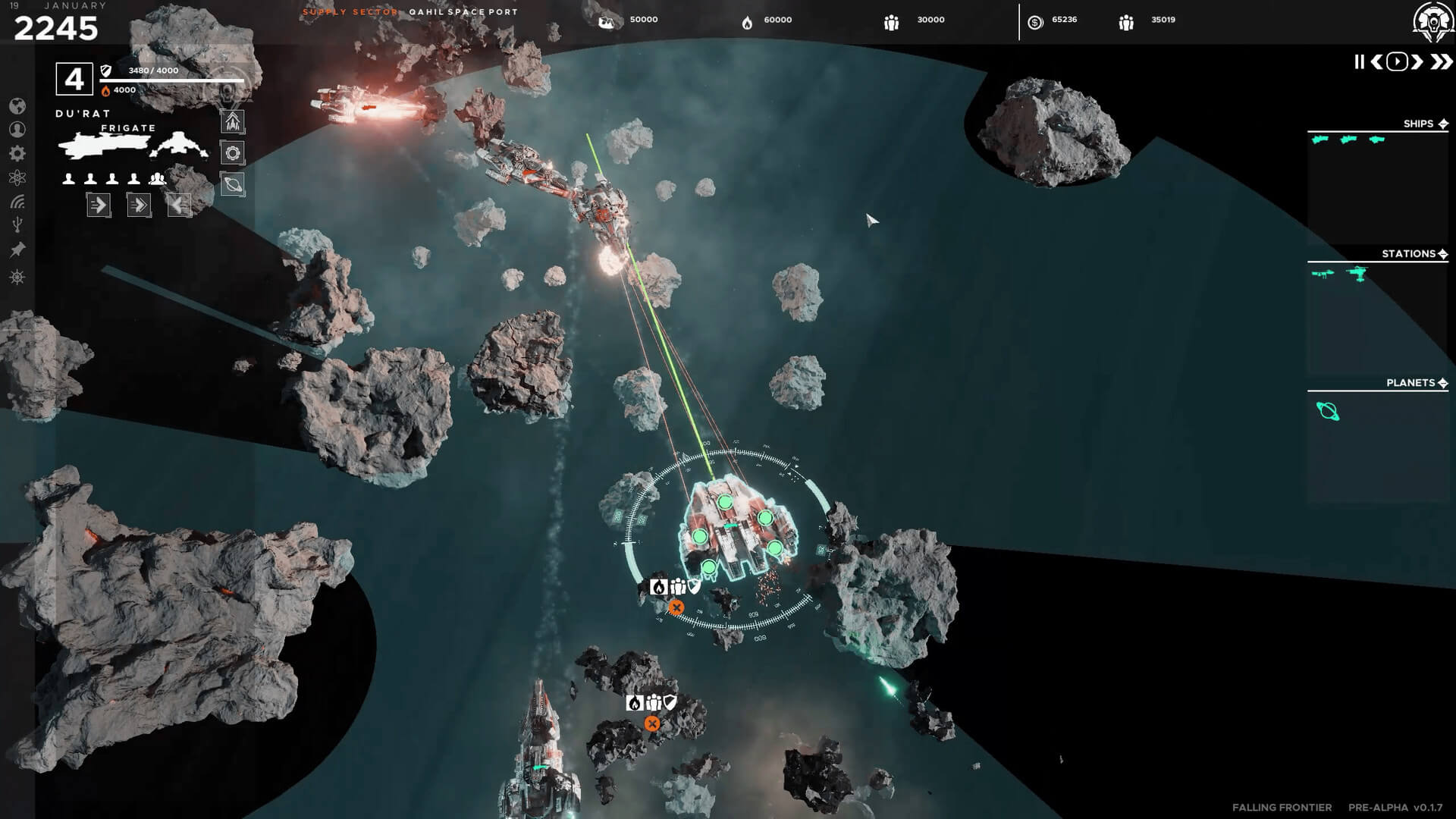Click the research atom icon on the sidebar
This screenshot has width=1456, height=819.
pyautogui.click(x=17, y=177)
